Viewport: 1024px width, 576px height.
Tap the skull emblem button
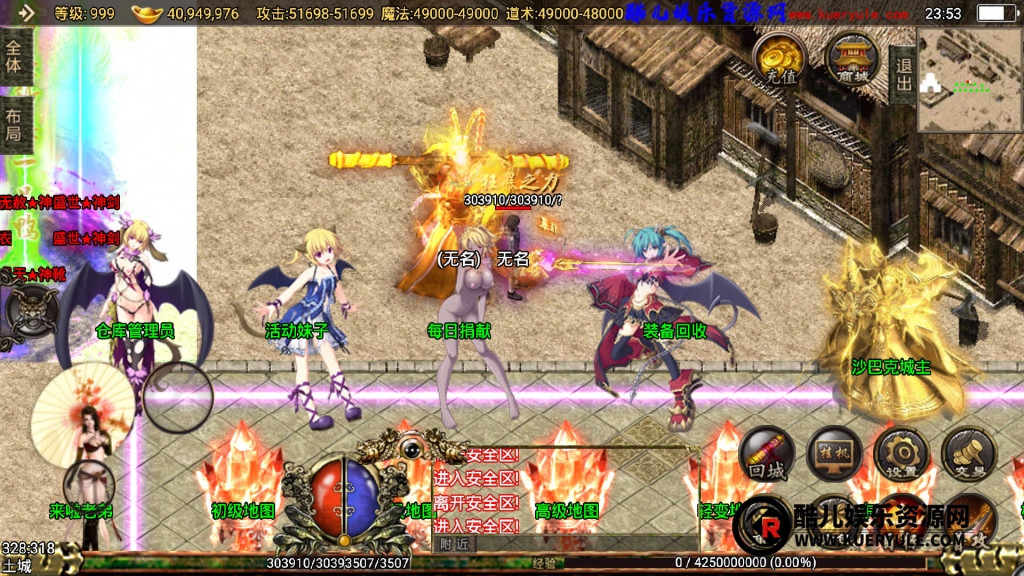[31, 311]
